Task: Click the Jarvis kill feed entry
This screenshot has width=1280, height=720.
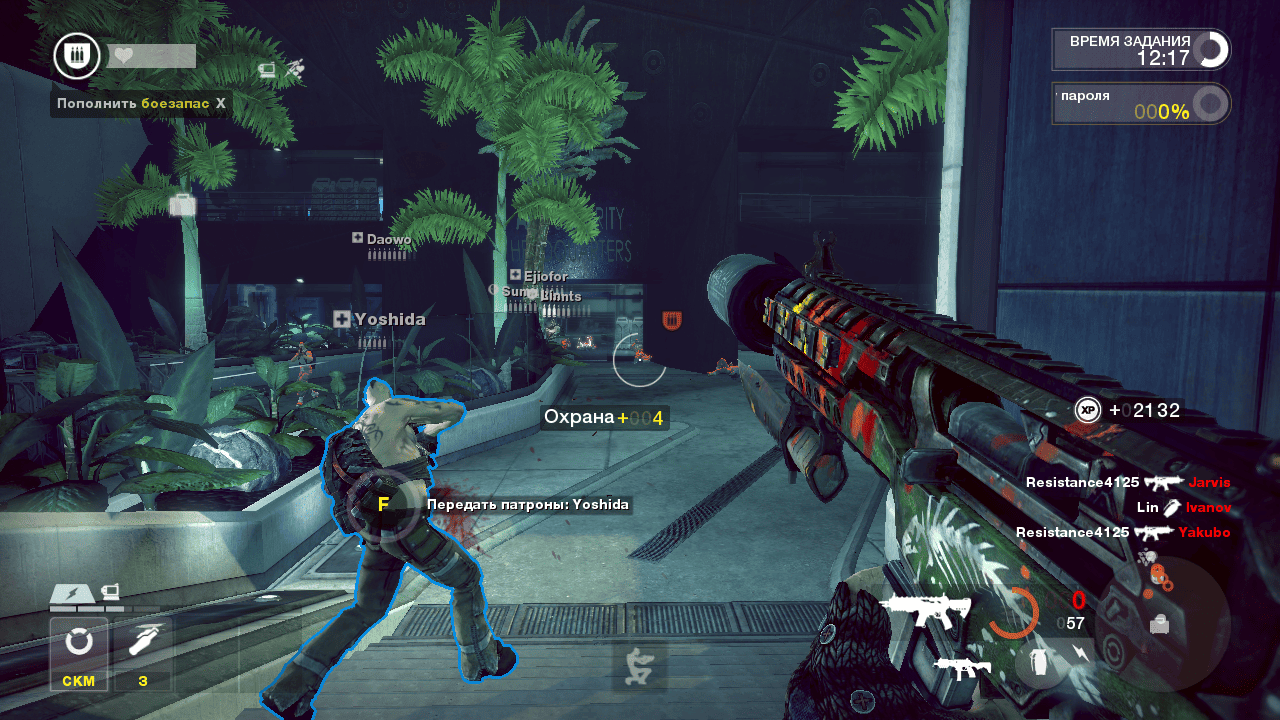Action: coord(1127,482)
